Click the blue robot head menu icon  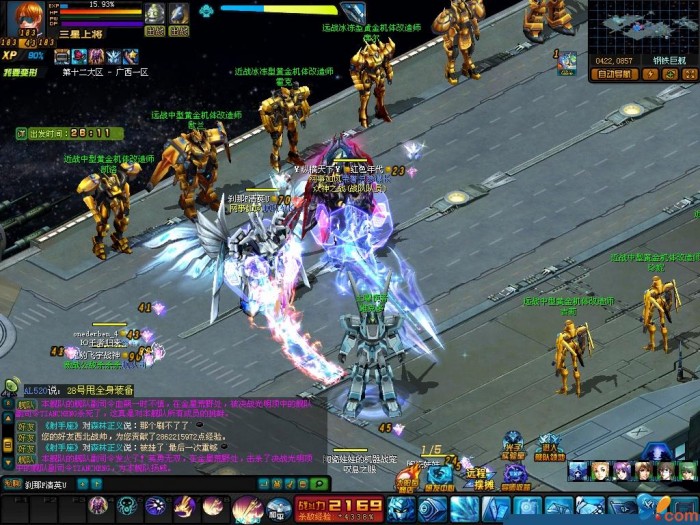click(402, 507)
